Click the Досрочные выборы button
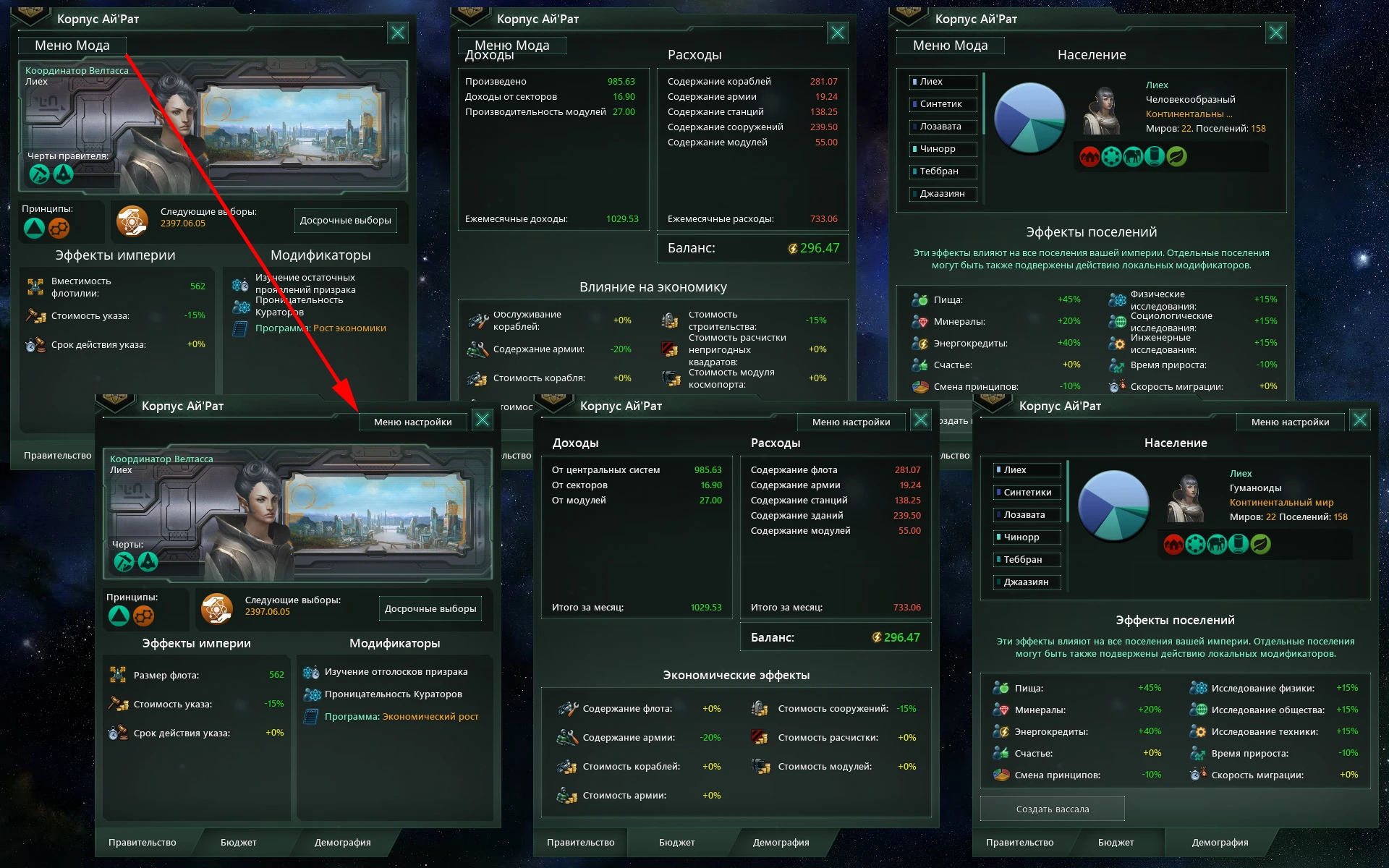This screenshot has height=868, width=1389. tap(430, 608)
